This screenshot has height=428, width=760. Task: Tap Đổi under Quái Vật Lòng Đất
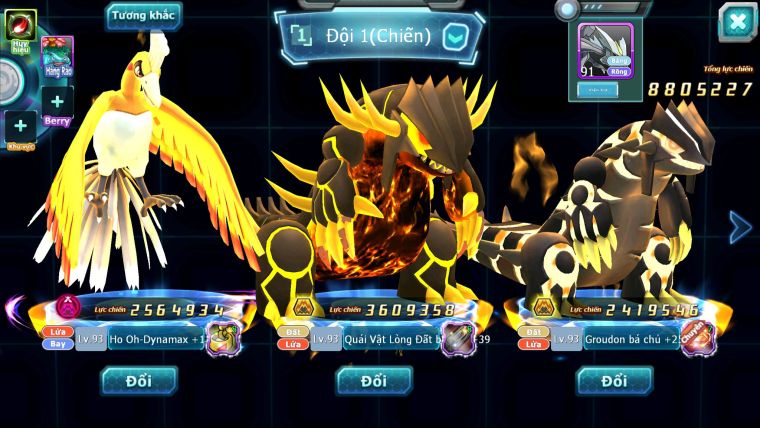(374, 380)
